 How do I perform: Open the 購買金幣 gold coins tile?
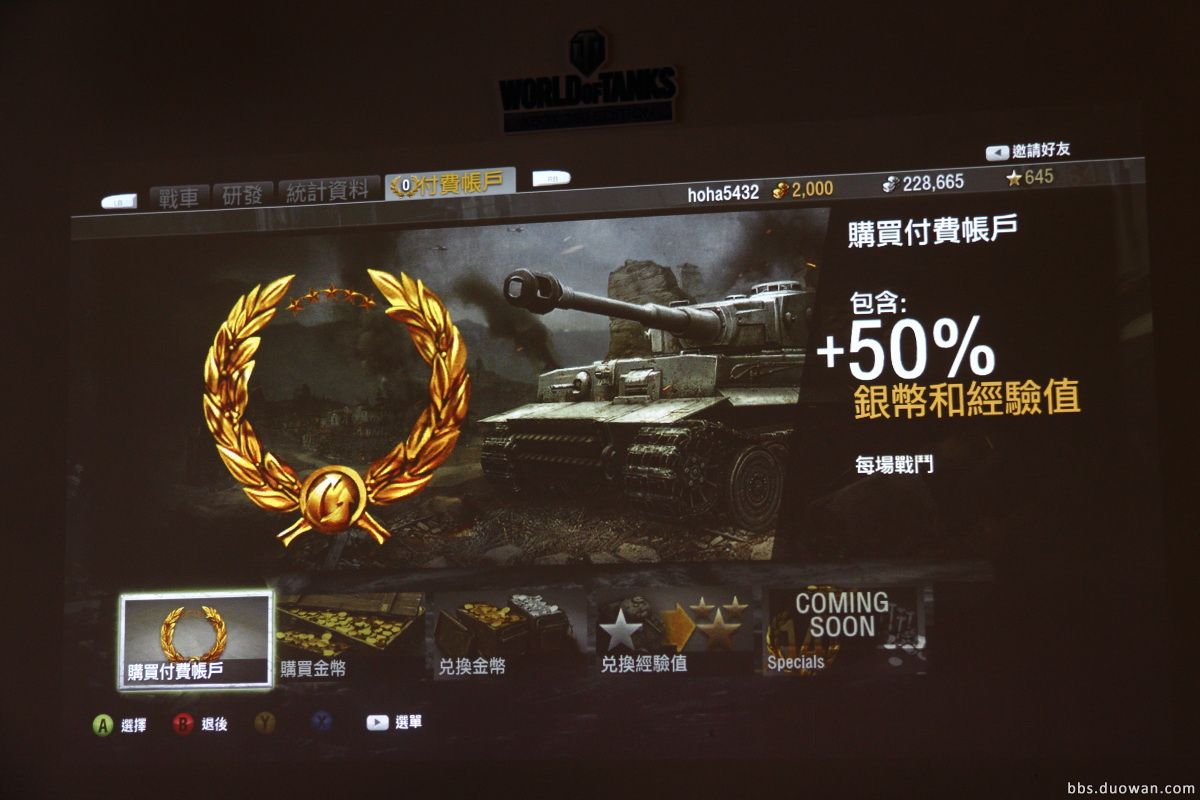tap(350, 637)
